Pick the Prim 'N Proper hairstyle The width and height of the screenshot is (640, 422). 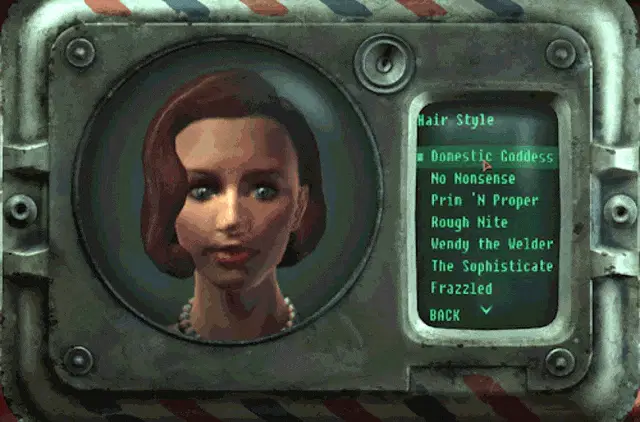484,201
